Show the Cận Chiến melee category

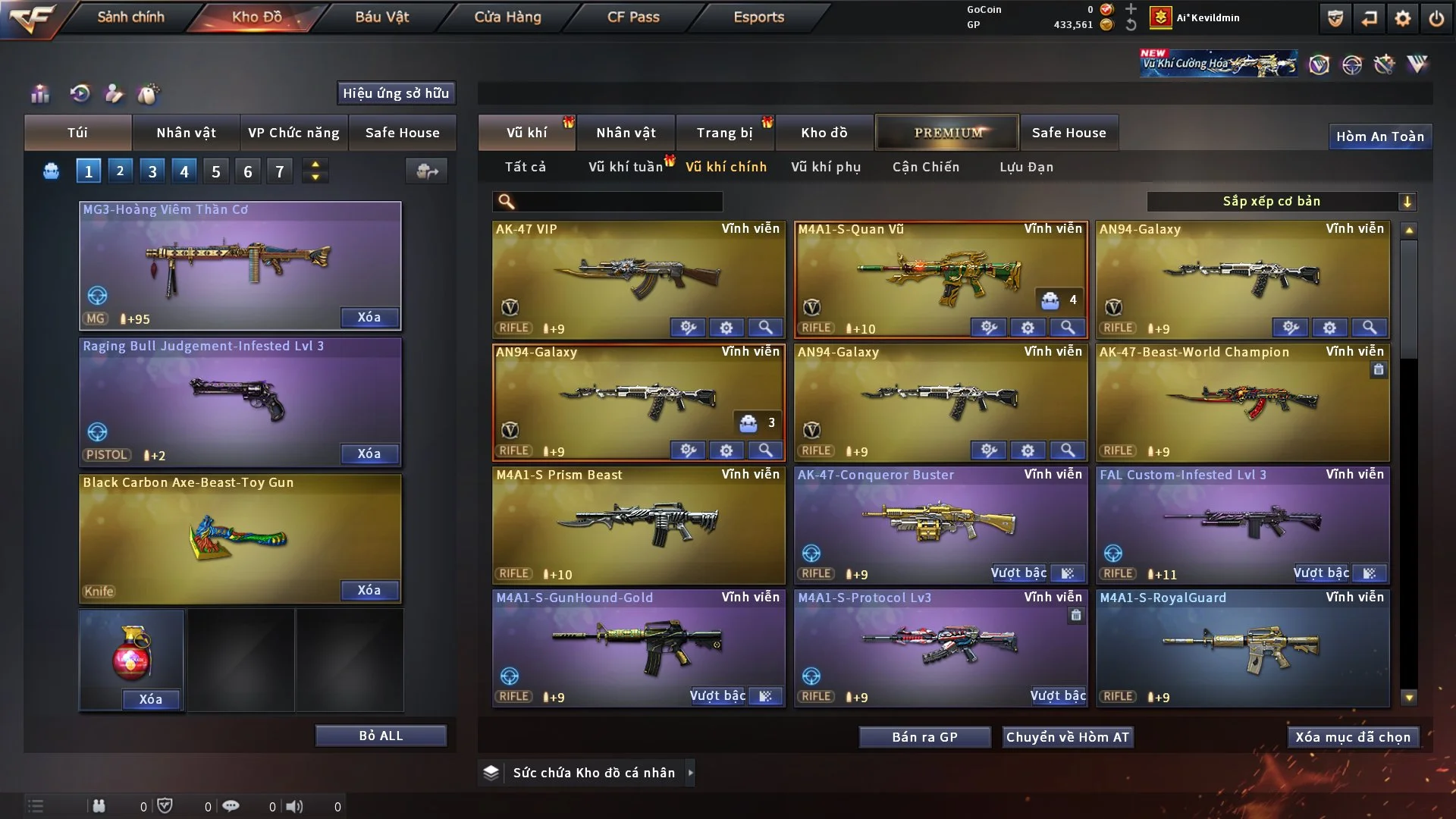click(926, 167)
